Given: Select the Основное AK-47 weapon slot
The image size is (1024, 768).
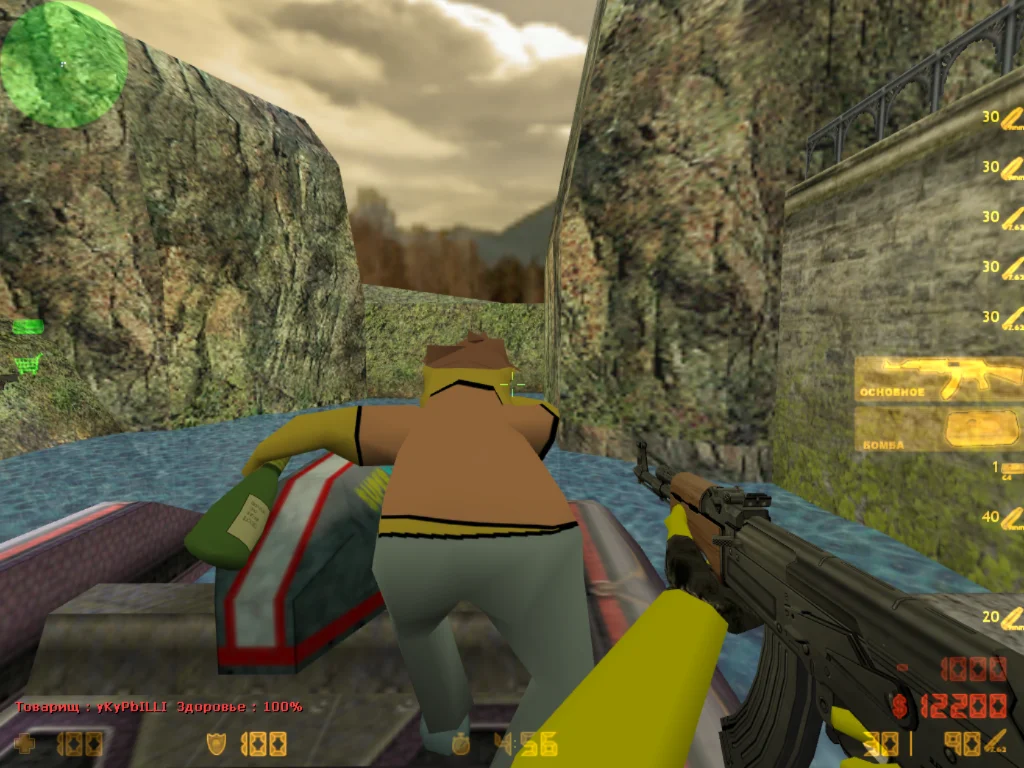Looking at the screenshot, I should (x=938, y=379).
